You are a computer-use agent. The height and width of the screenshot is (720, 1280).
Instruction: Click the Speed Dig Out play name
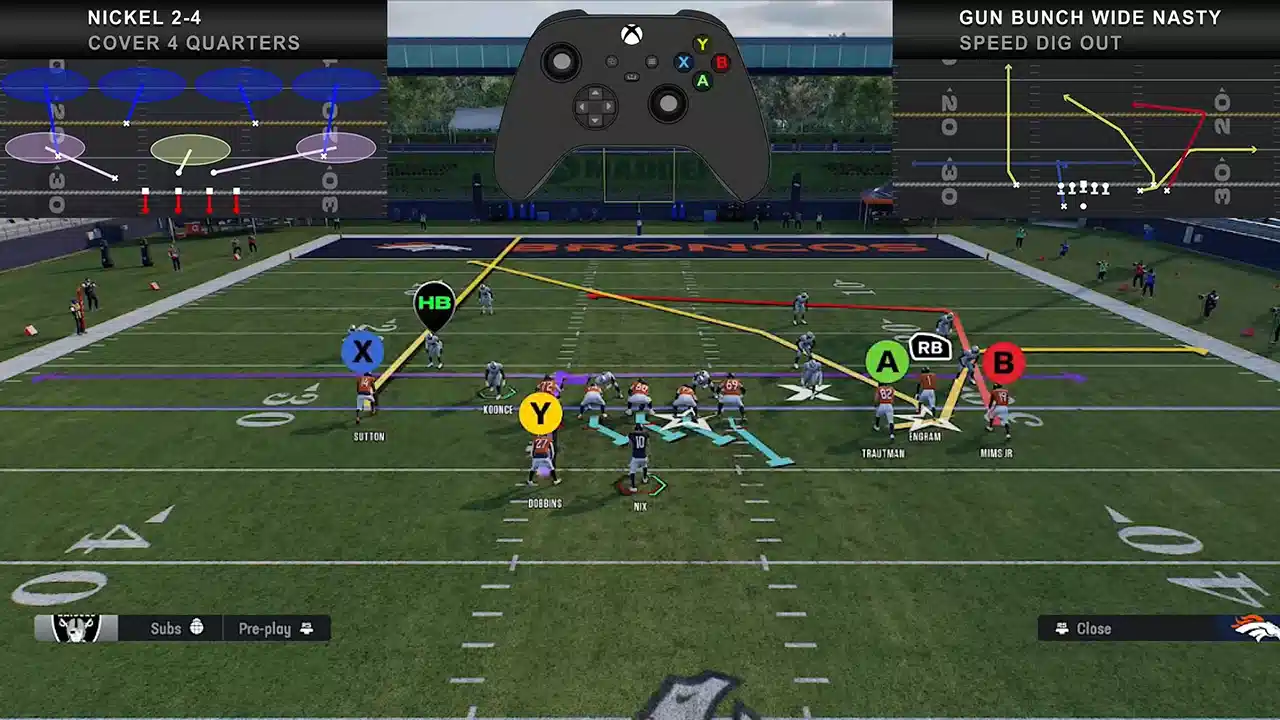[x=1040, y=43]
